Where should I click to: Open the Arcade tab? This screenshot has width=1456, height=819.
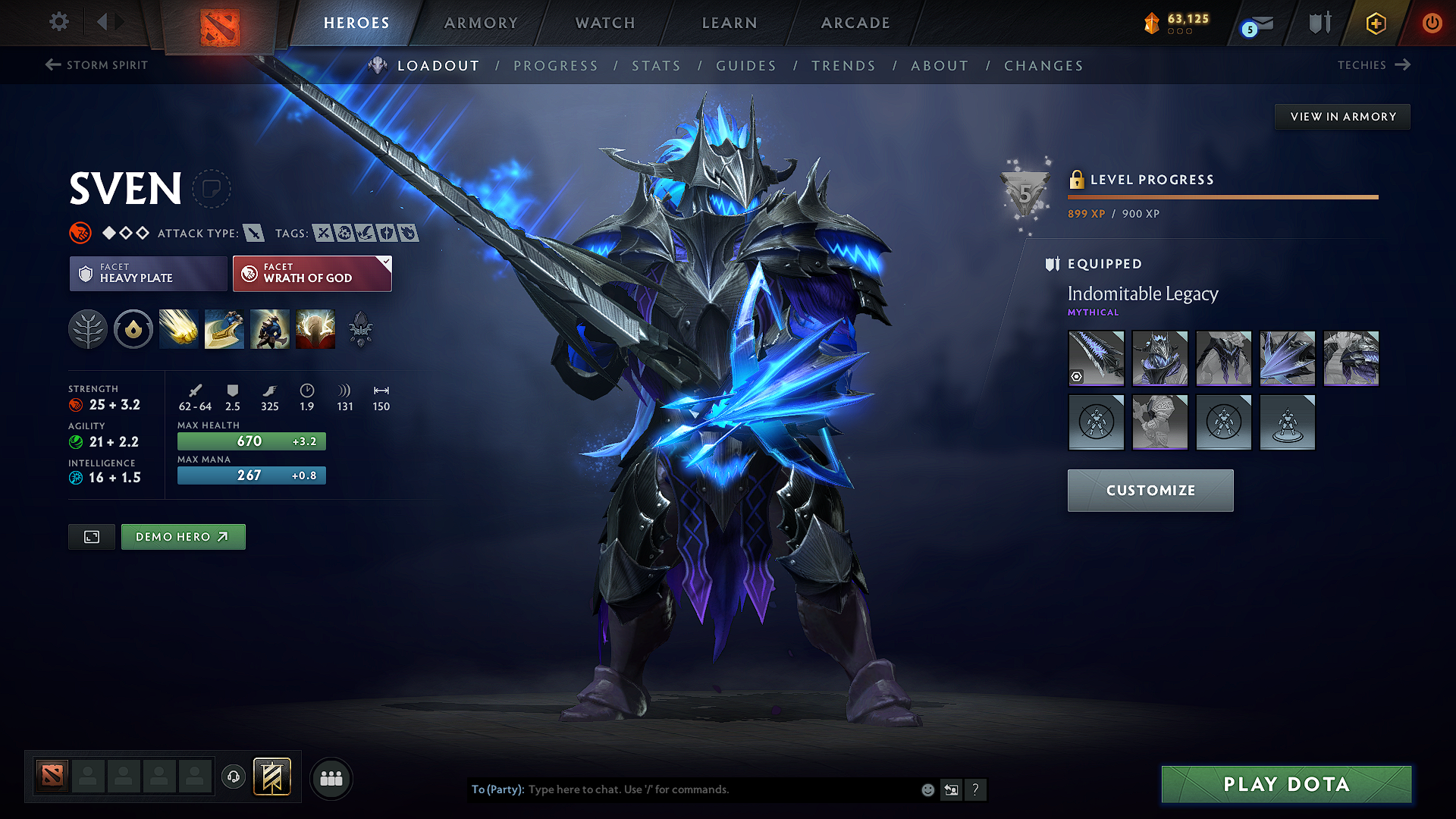tap(855, 23)
